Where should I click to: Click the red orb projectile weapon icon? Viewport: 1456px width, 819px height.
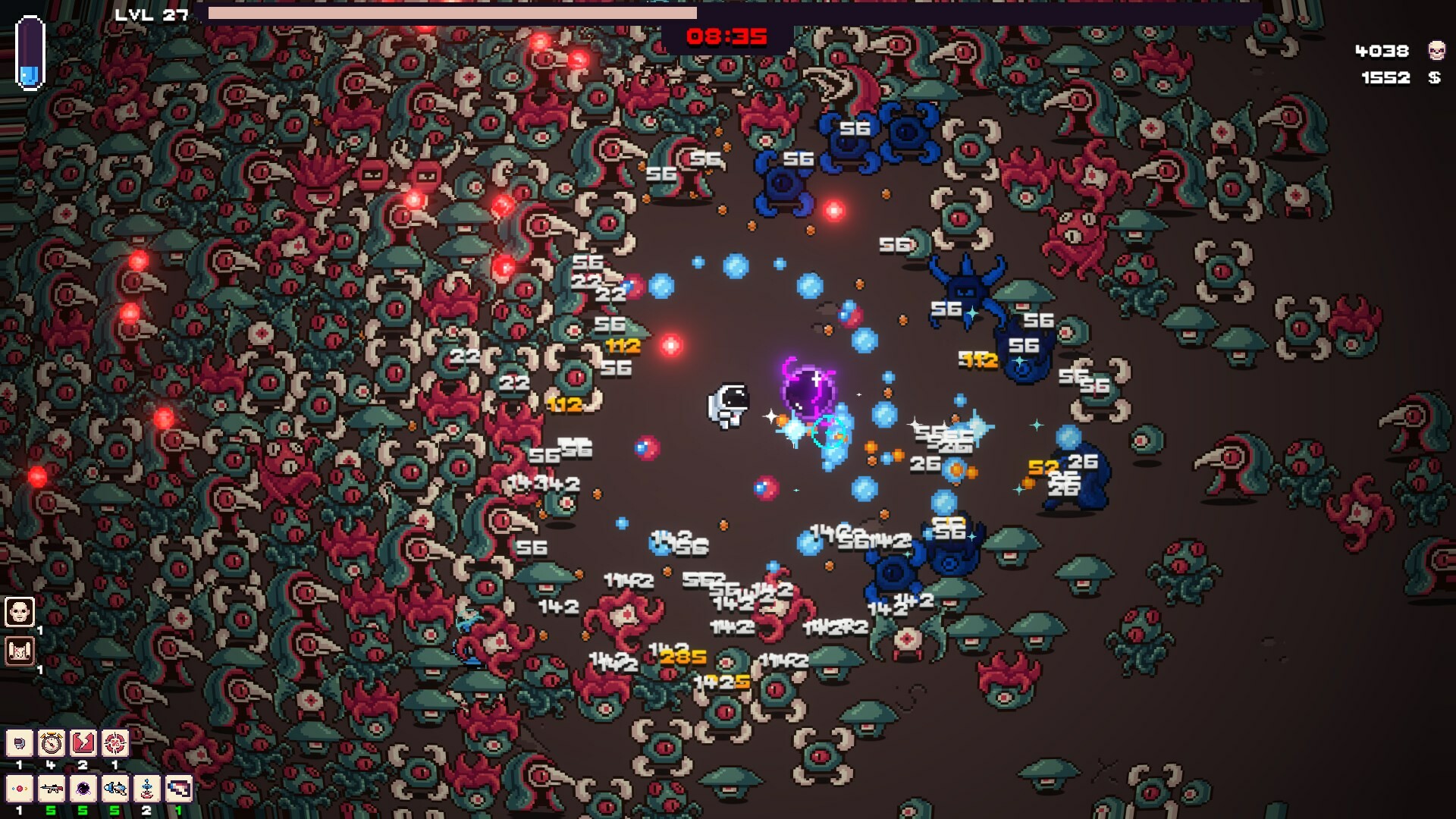[20, 790]
